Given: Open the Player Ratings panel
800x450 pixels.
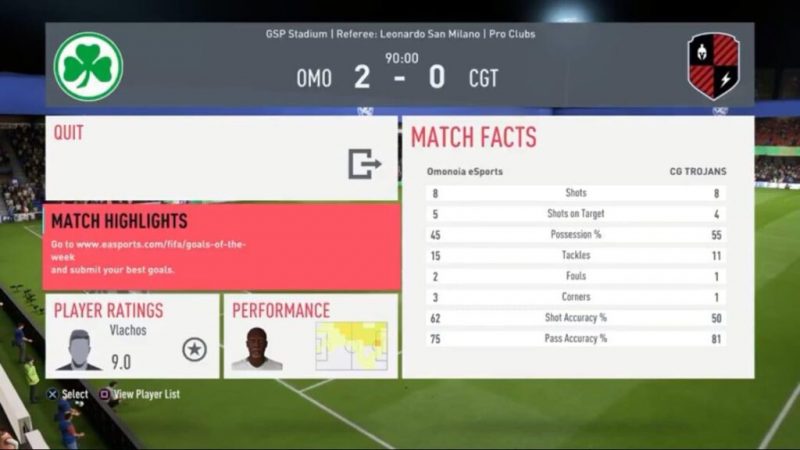Looking at the screenshot, I should point(131,335).
